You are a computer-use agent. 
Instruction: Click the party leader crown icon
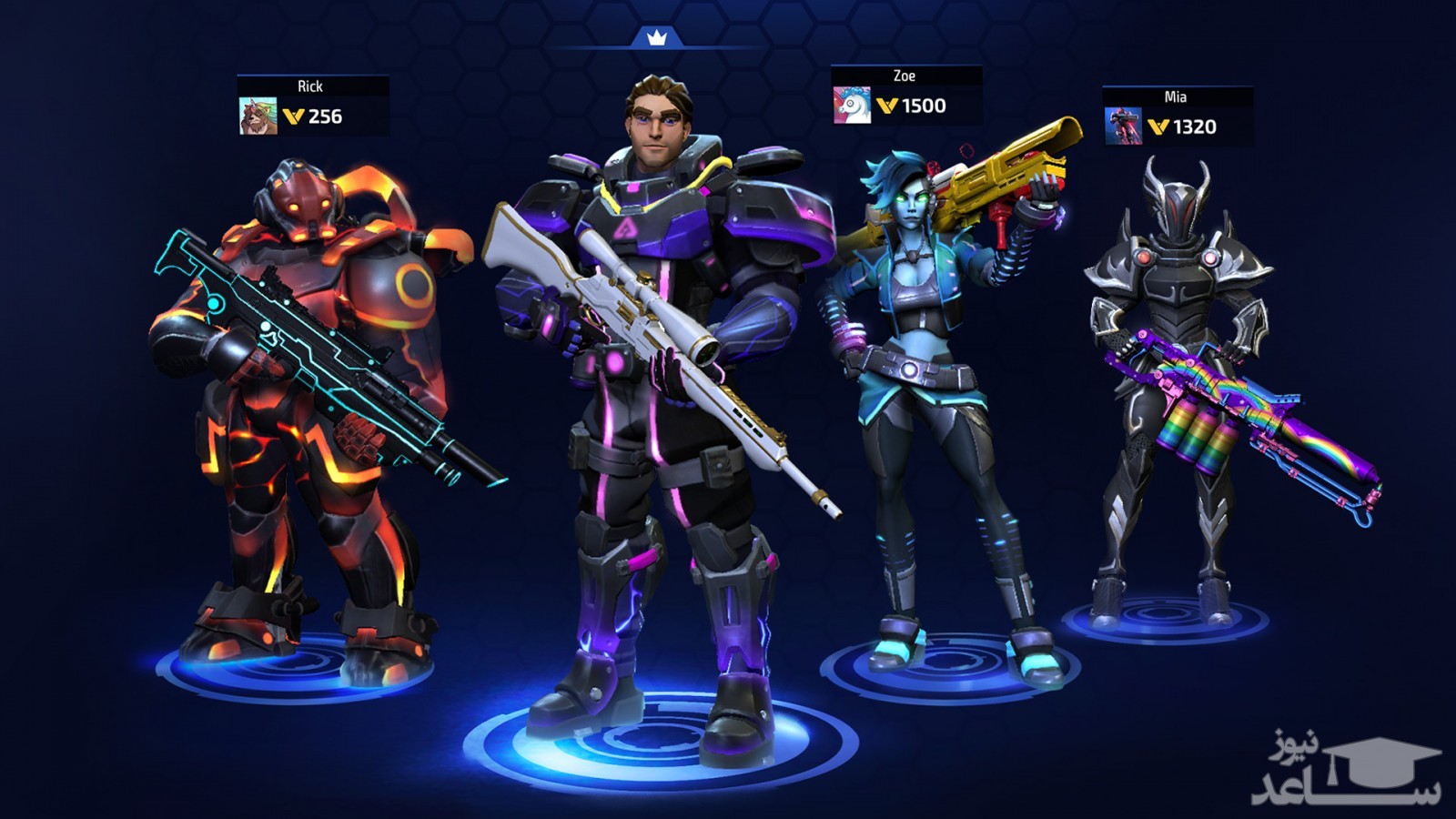(x=657, y=37)
